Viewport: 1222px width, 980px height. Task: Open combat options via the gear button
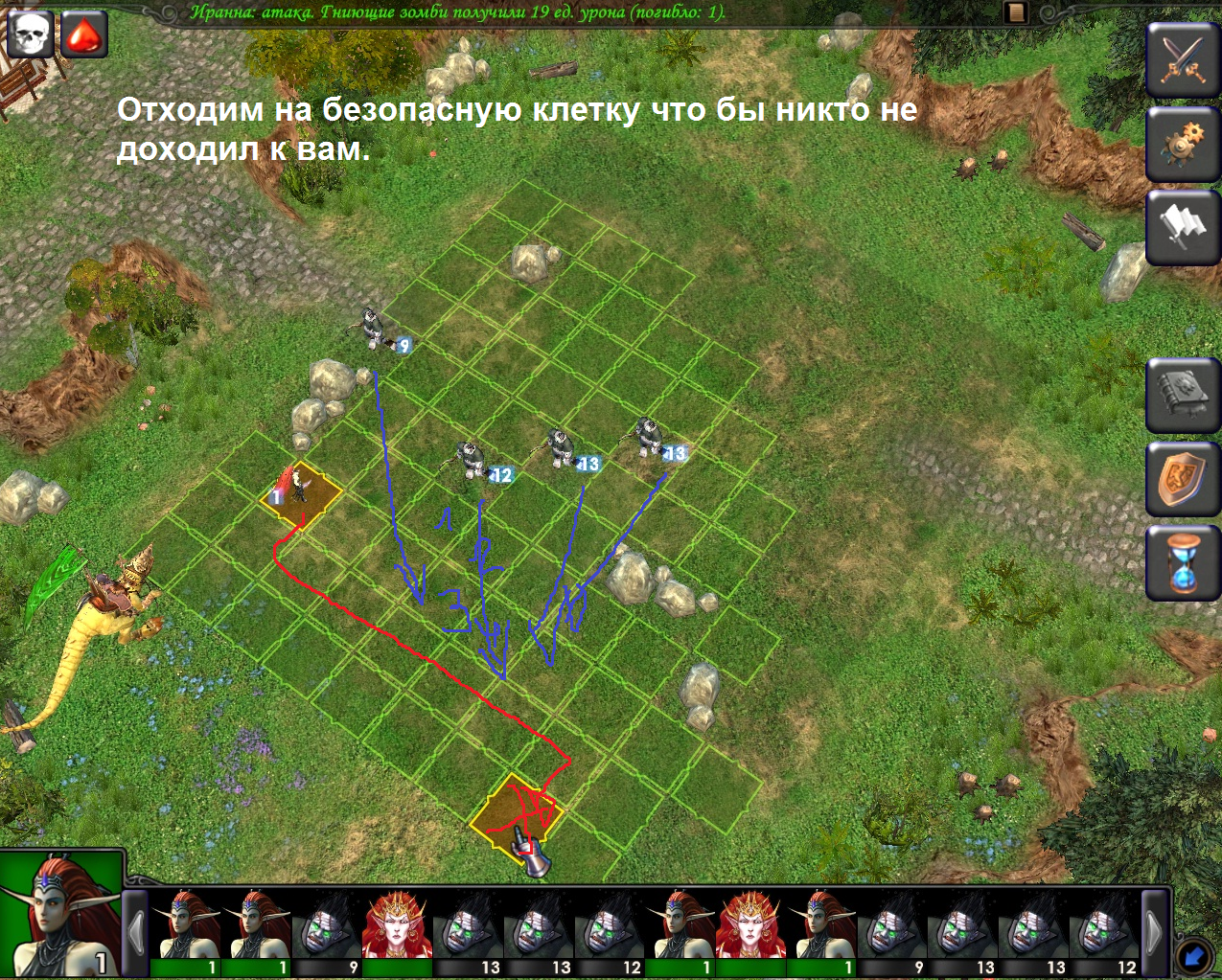pyautogui.click(x=1184, y=144)
